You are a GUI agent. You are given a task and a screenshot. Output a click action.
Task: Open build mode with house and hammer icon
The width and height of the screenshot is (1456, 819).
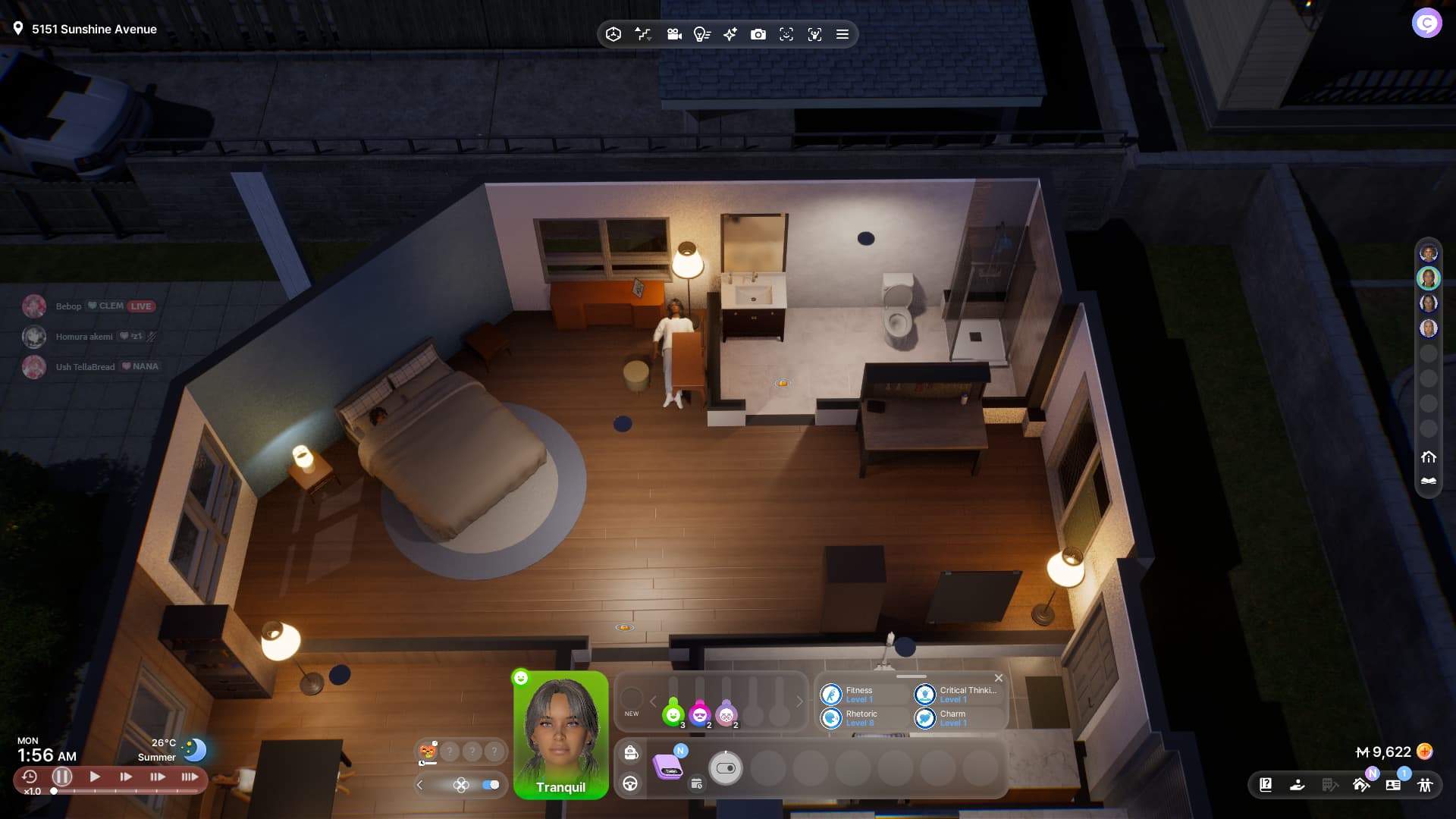coord(1361,785)
